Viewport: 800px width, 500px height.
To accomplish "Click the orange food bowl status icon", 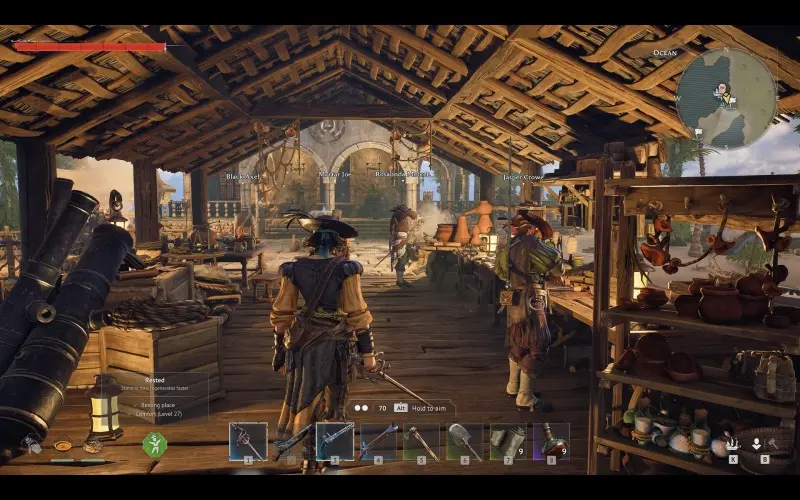I will click(x=63, y=446).
